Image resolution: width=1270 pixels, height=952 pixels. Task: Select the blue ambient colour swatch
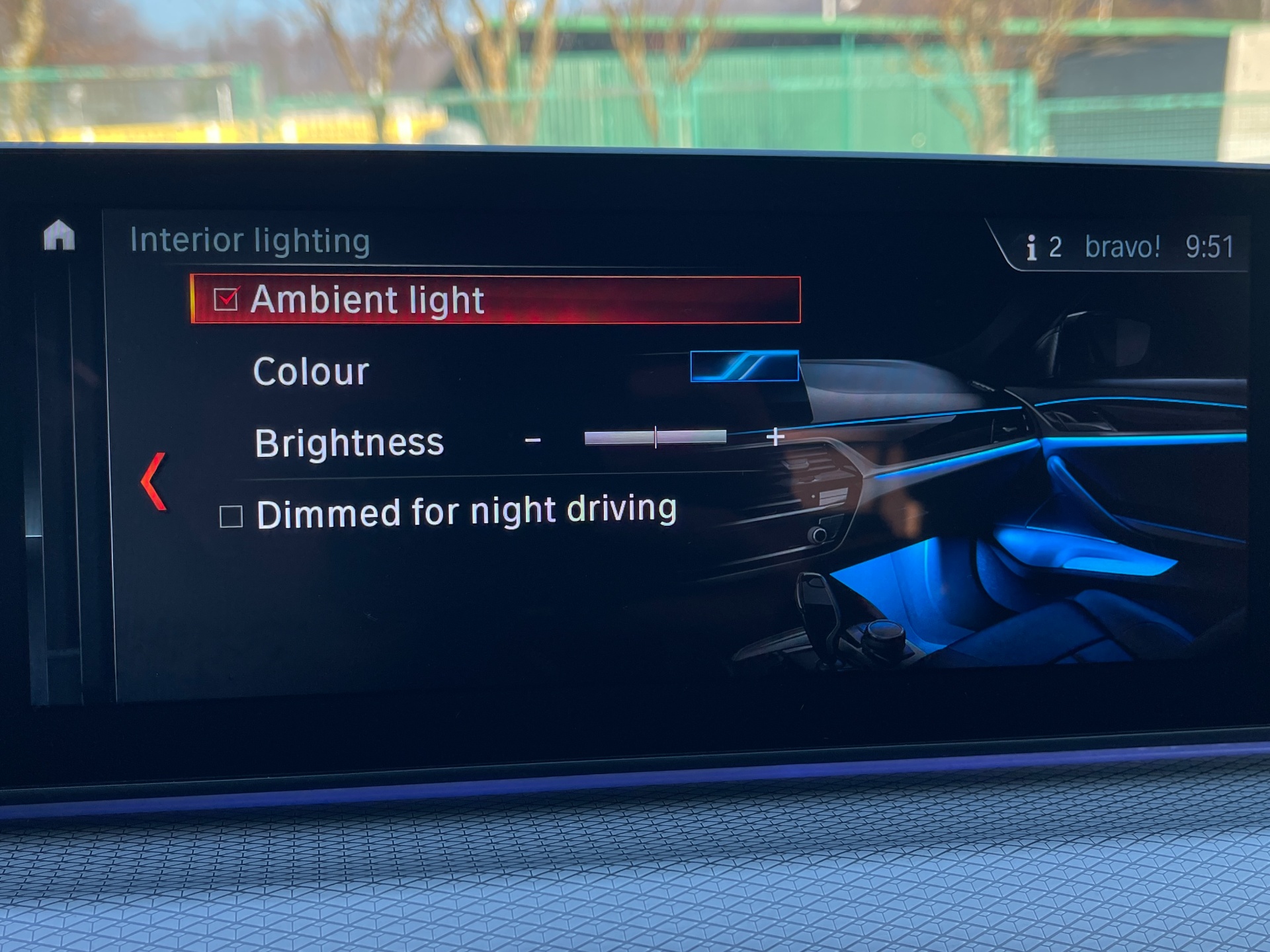point(744,366)
